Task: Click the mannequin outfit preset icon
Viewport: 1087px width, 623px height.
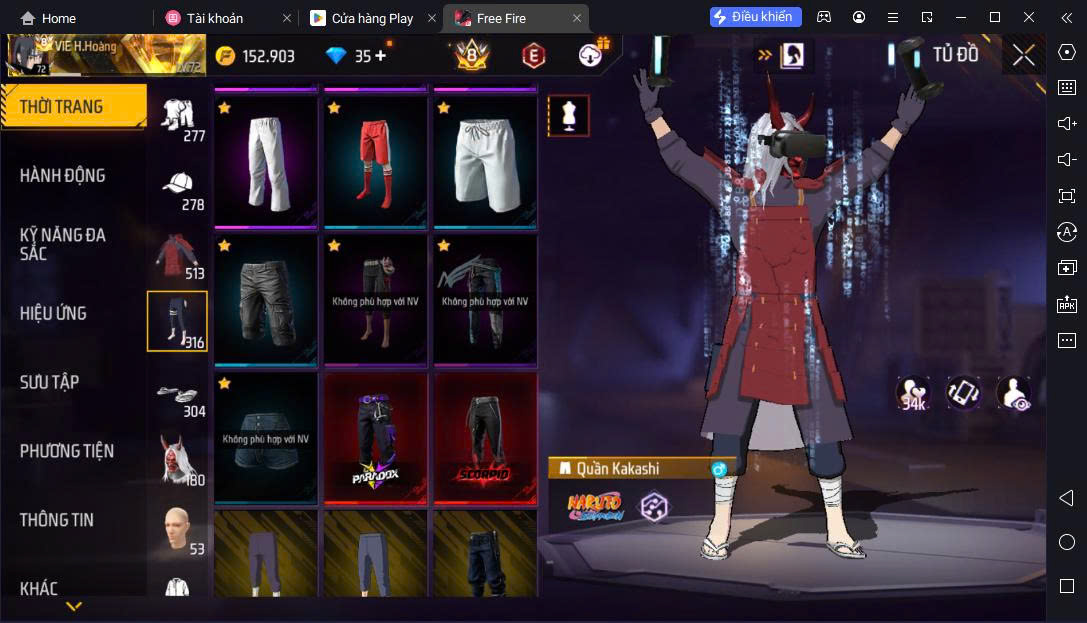Action: [568, 116]
